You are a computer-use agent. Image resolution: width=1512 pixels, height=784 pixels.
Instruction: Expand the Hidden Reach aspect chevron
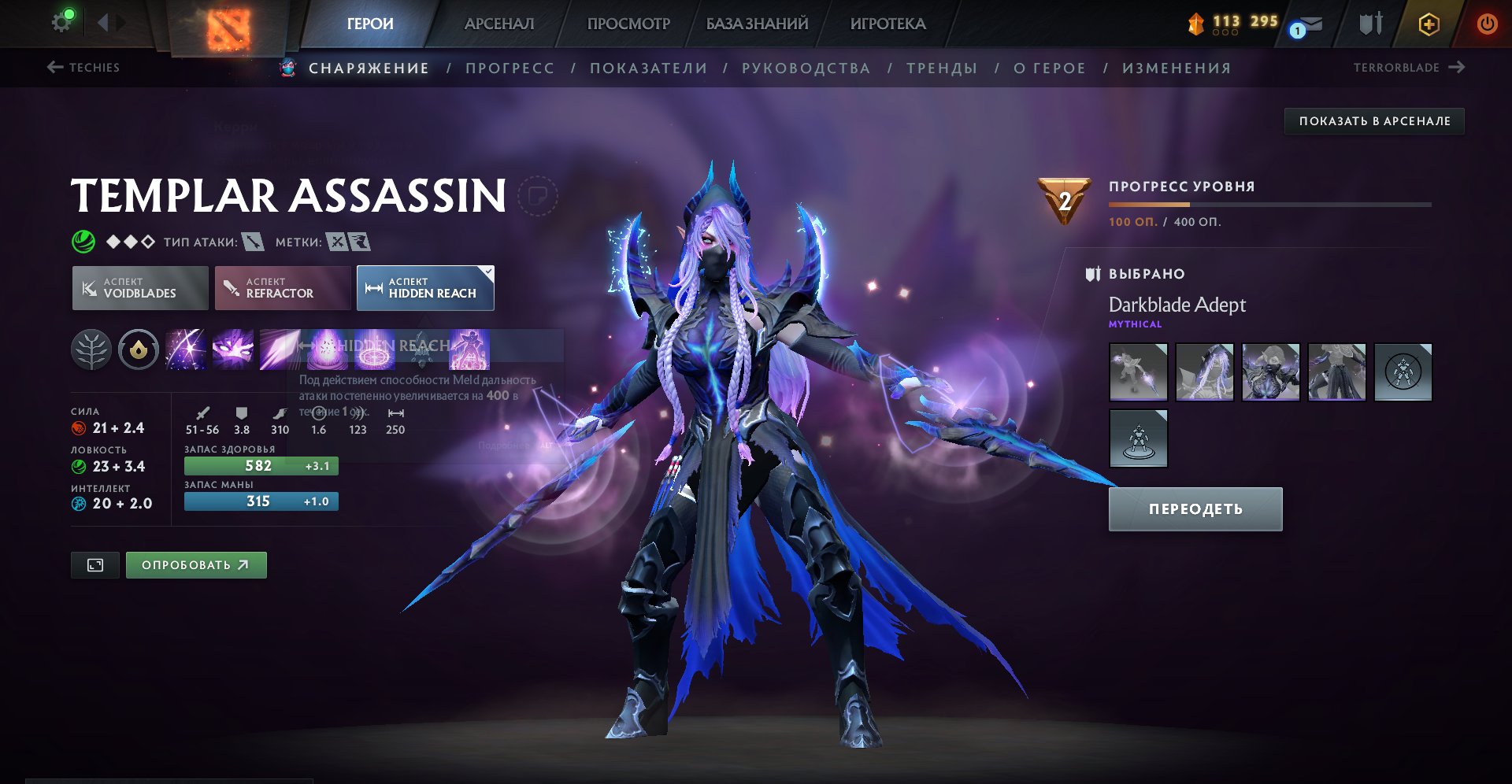[x=487, y=272]
